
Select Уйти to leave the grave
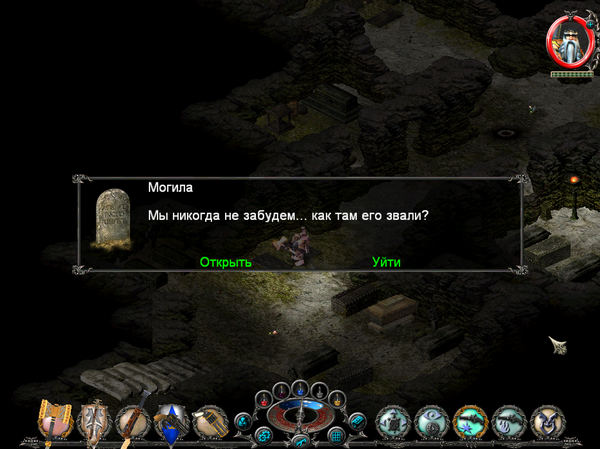386,262
